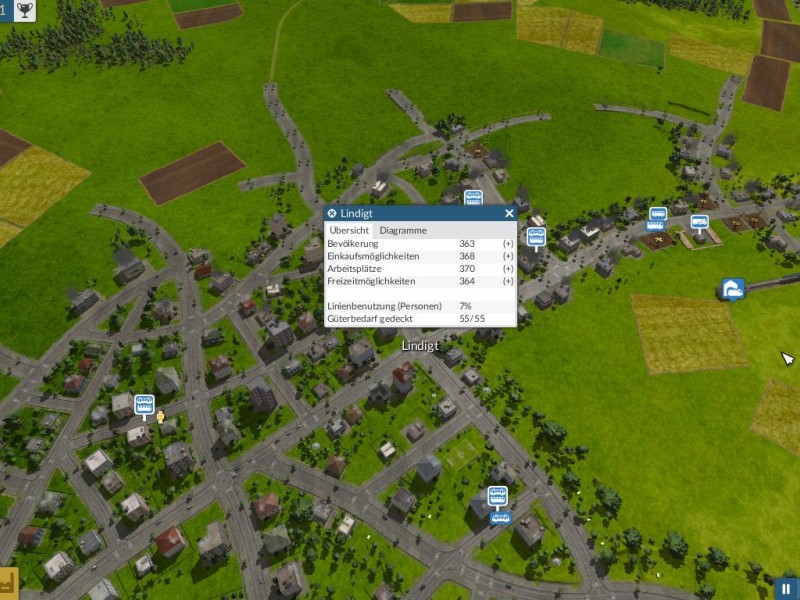Screen dimensions: 800x600
Task: Click the locate icon in Lindigt title bar
Action: pyautogui.click(x=332, y=213)
